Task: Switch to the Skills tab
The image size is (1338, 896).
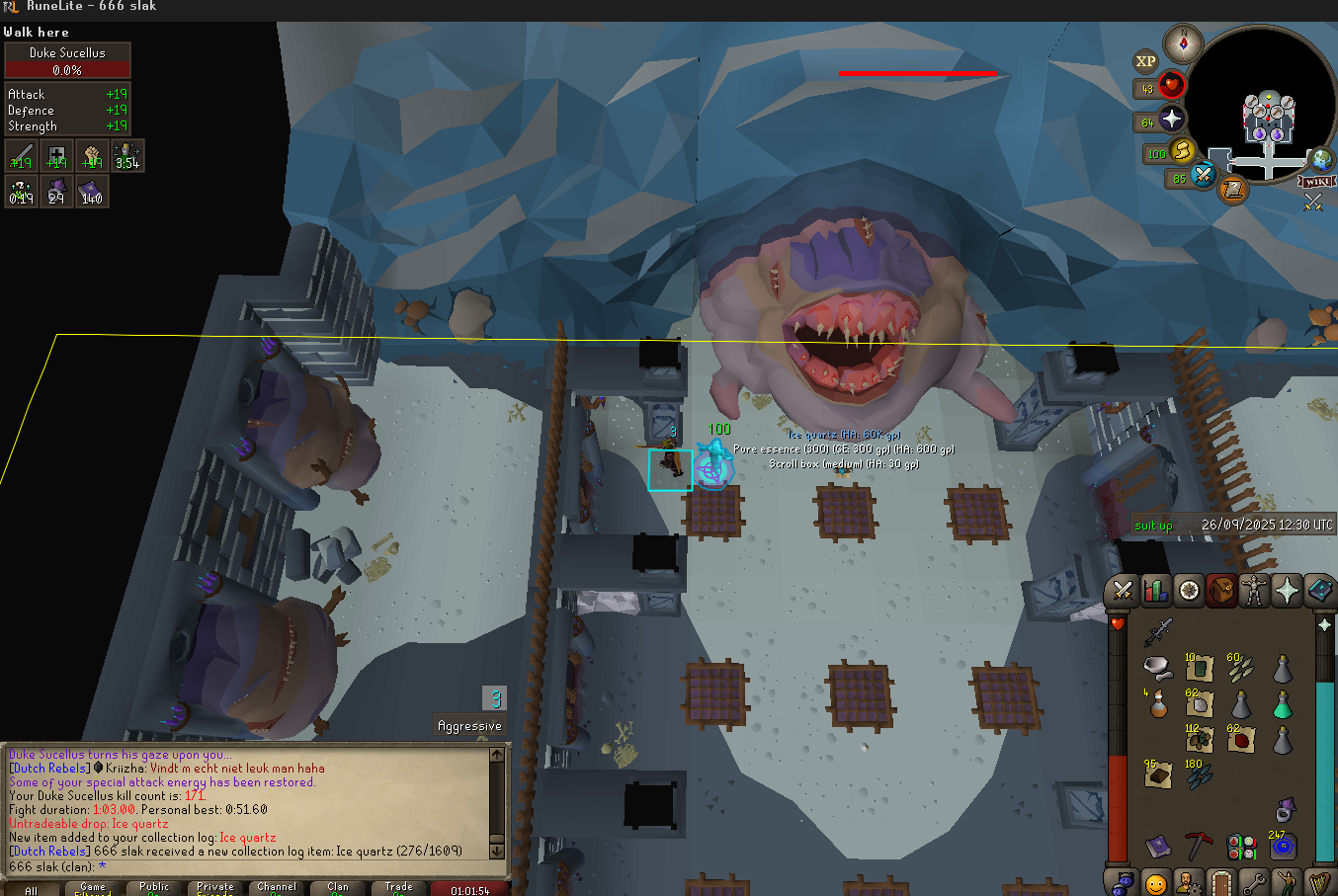Action: 1155,591
